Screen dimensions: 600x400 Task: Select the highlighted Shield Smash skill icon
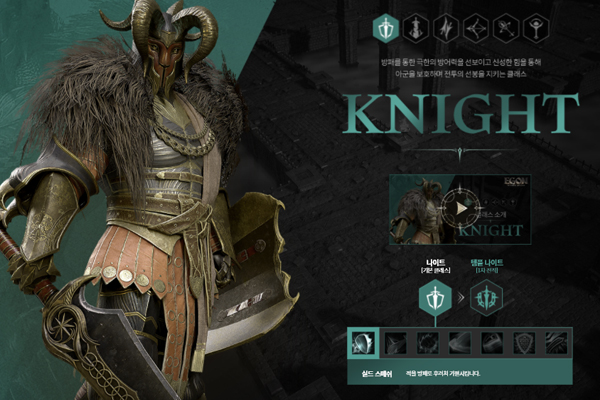pos(362,343)
